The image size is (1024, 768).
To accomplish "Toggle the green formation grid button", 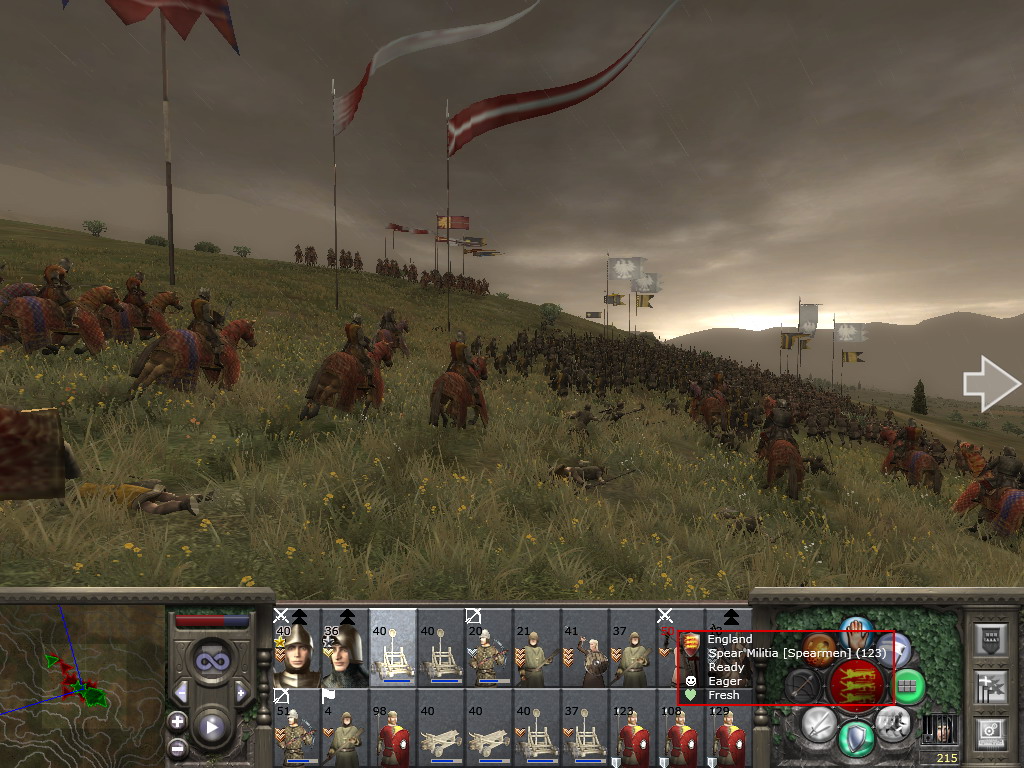I will [907, 685].
